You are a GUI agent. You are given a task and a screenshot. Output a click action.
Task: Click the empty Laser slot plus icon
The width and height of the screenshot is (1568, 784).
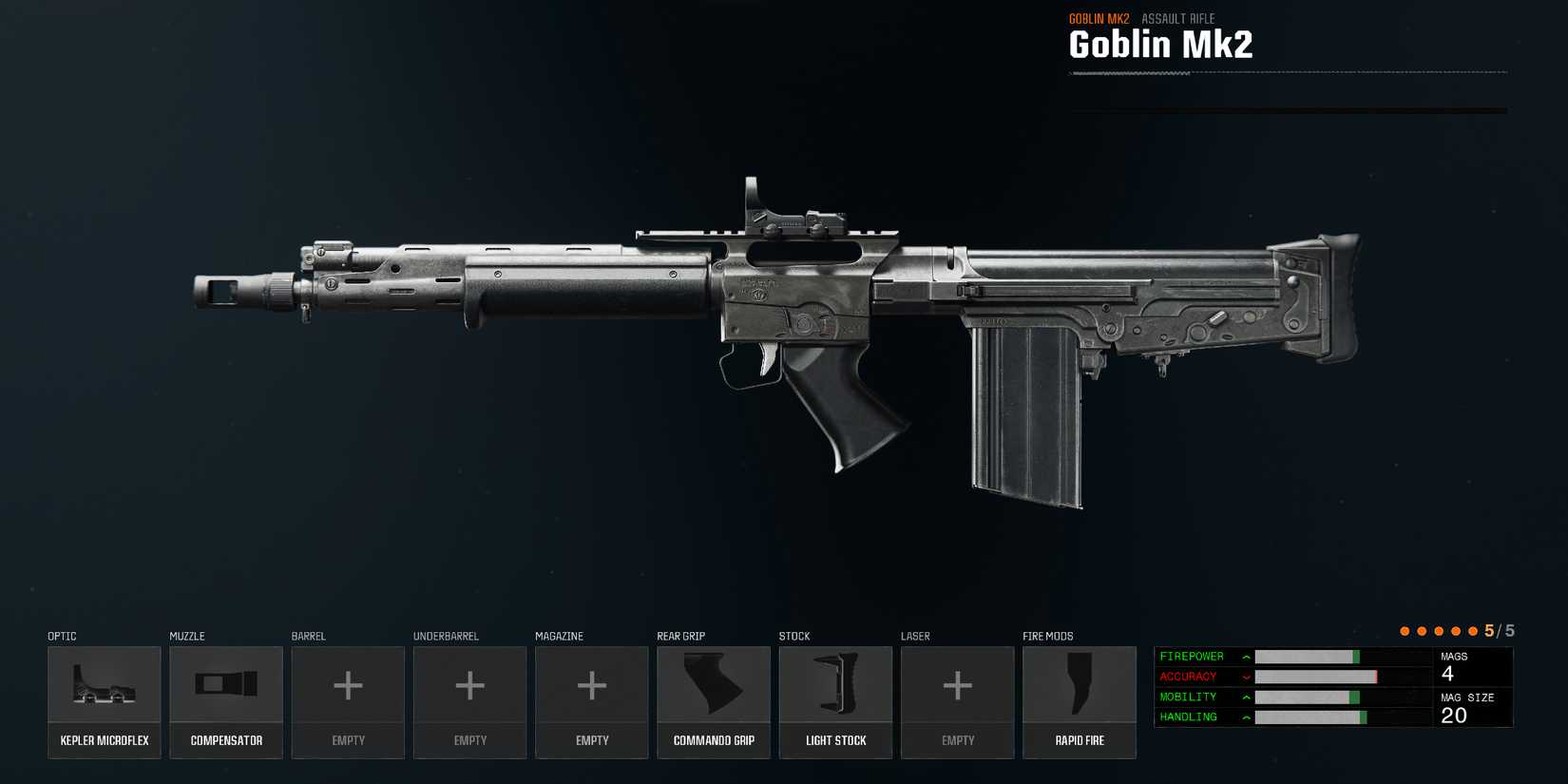(x=958, y=685)
